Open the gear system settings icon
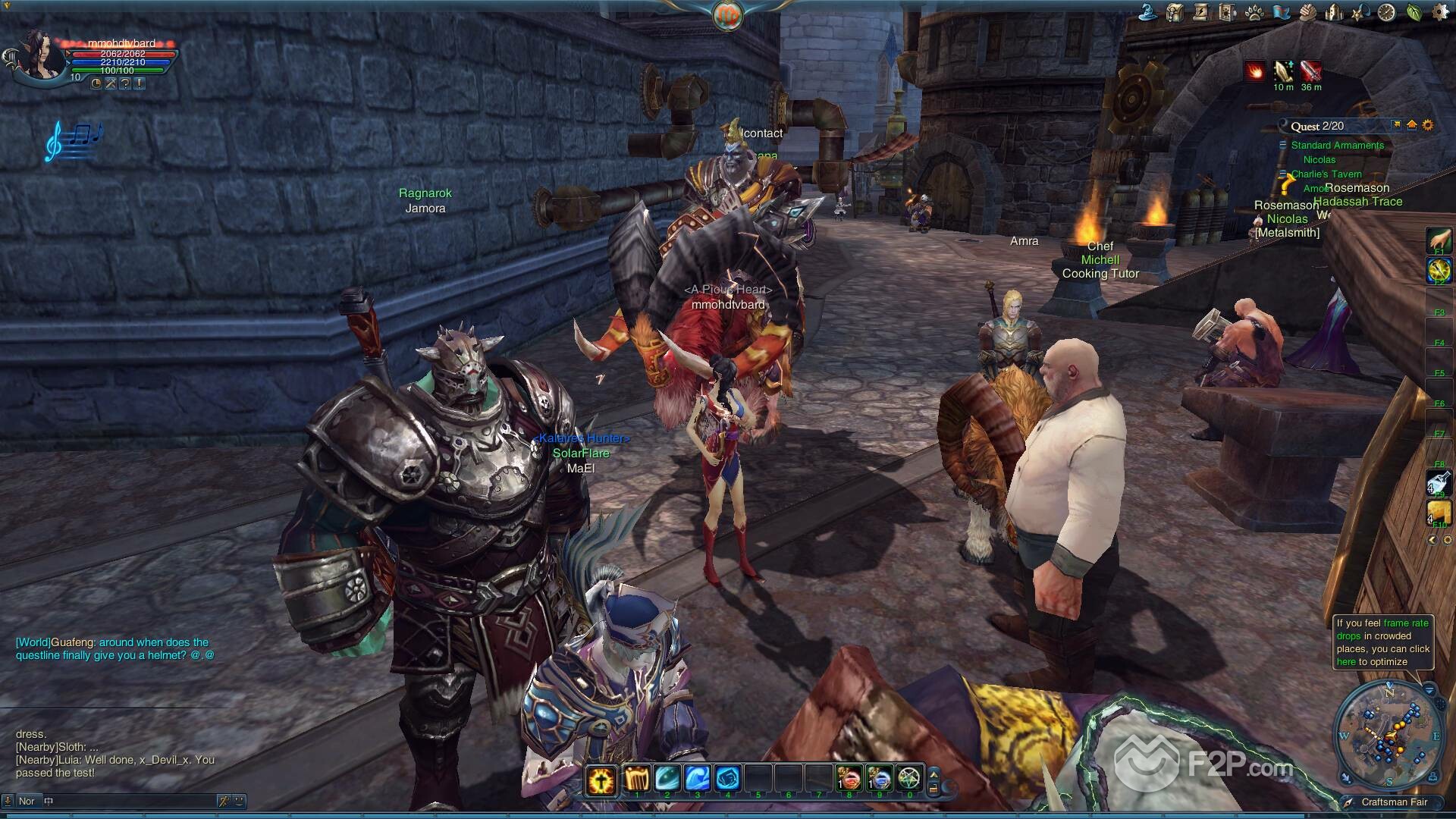This screenshot has height=819, width=1456. [x=1439, y=12]
